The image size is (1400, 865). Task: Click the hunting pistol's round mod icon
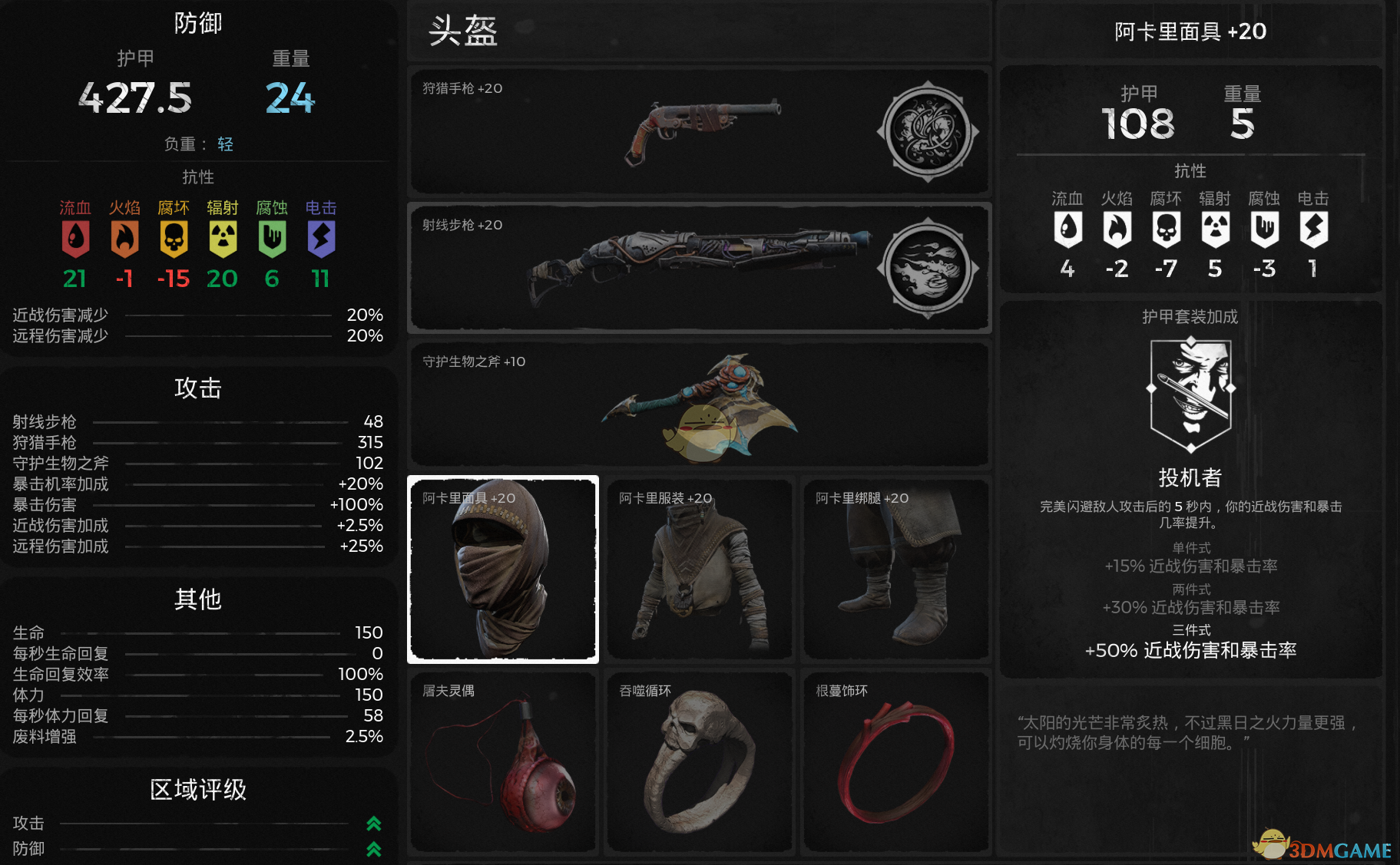[x=928, y=132]
